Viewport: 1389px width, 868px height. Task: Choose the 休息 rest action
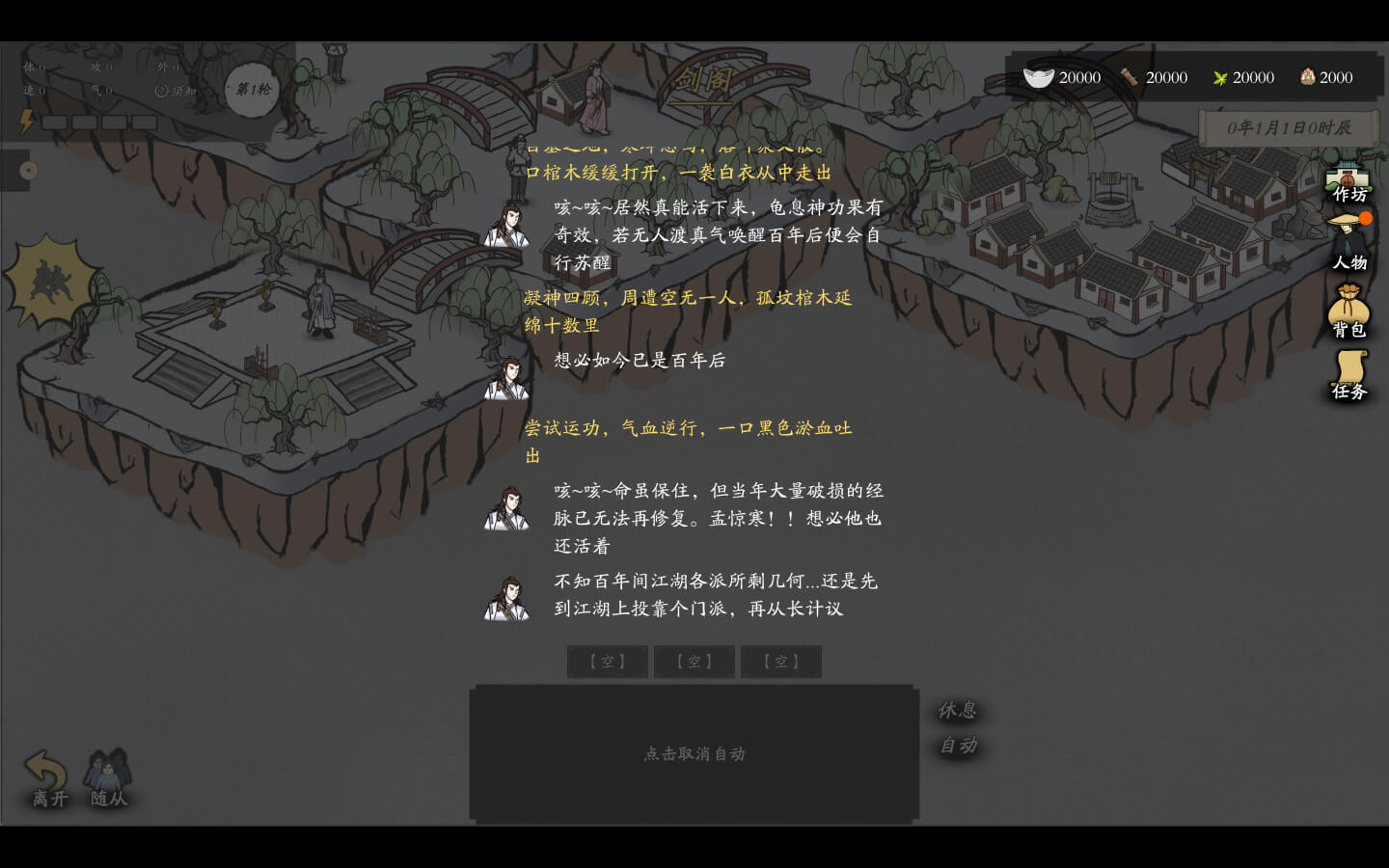tap(958, 711)
